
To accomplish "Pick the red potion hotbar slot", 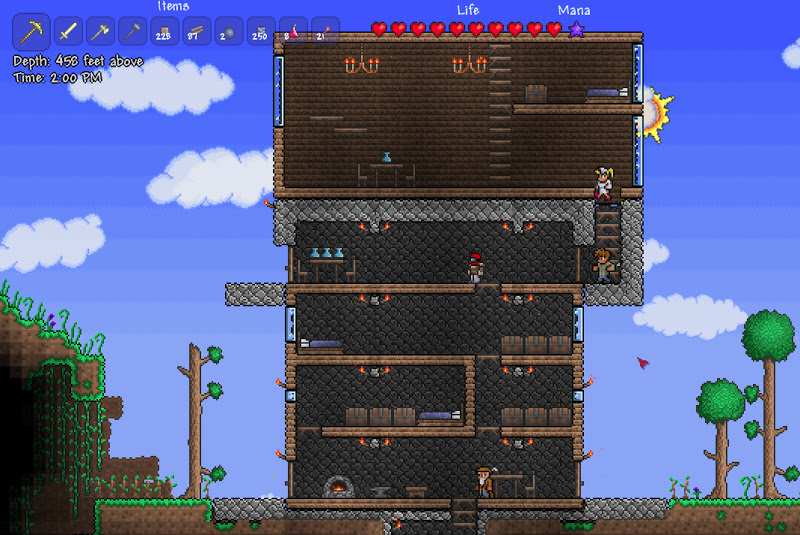I will (x=293, y=32).
